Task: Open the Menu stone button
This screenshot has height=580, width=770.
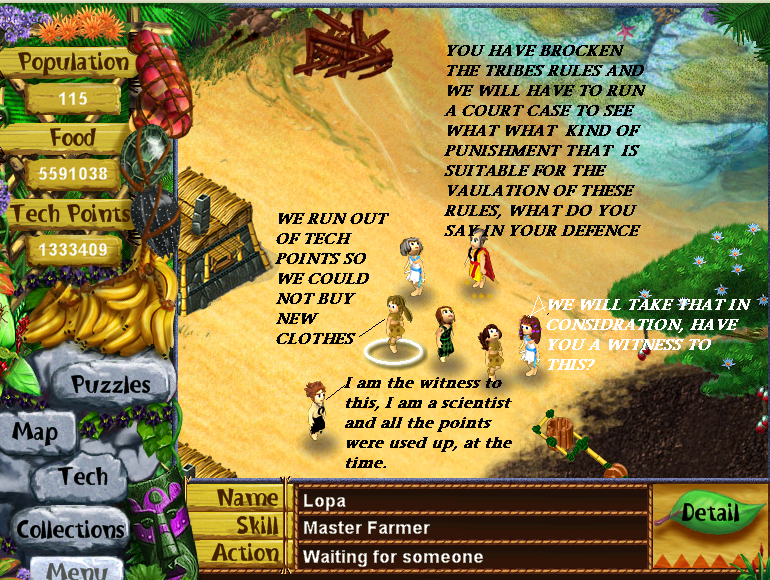Action: click(x=76, y=570)
